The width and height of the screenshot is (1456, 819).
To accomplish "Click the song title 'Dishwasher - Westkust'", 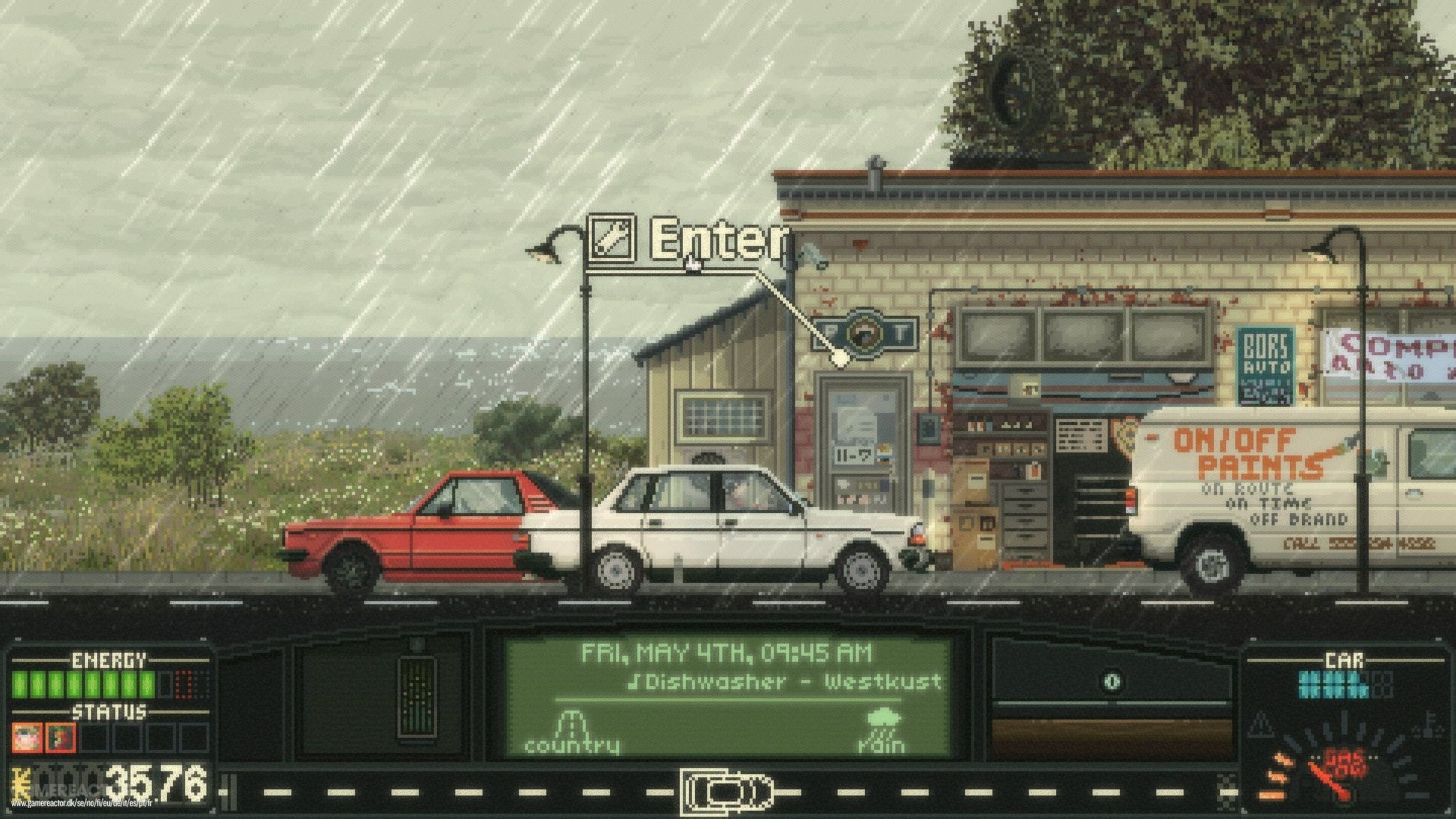I will (x=789, y=682).
